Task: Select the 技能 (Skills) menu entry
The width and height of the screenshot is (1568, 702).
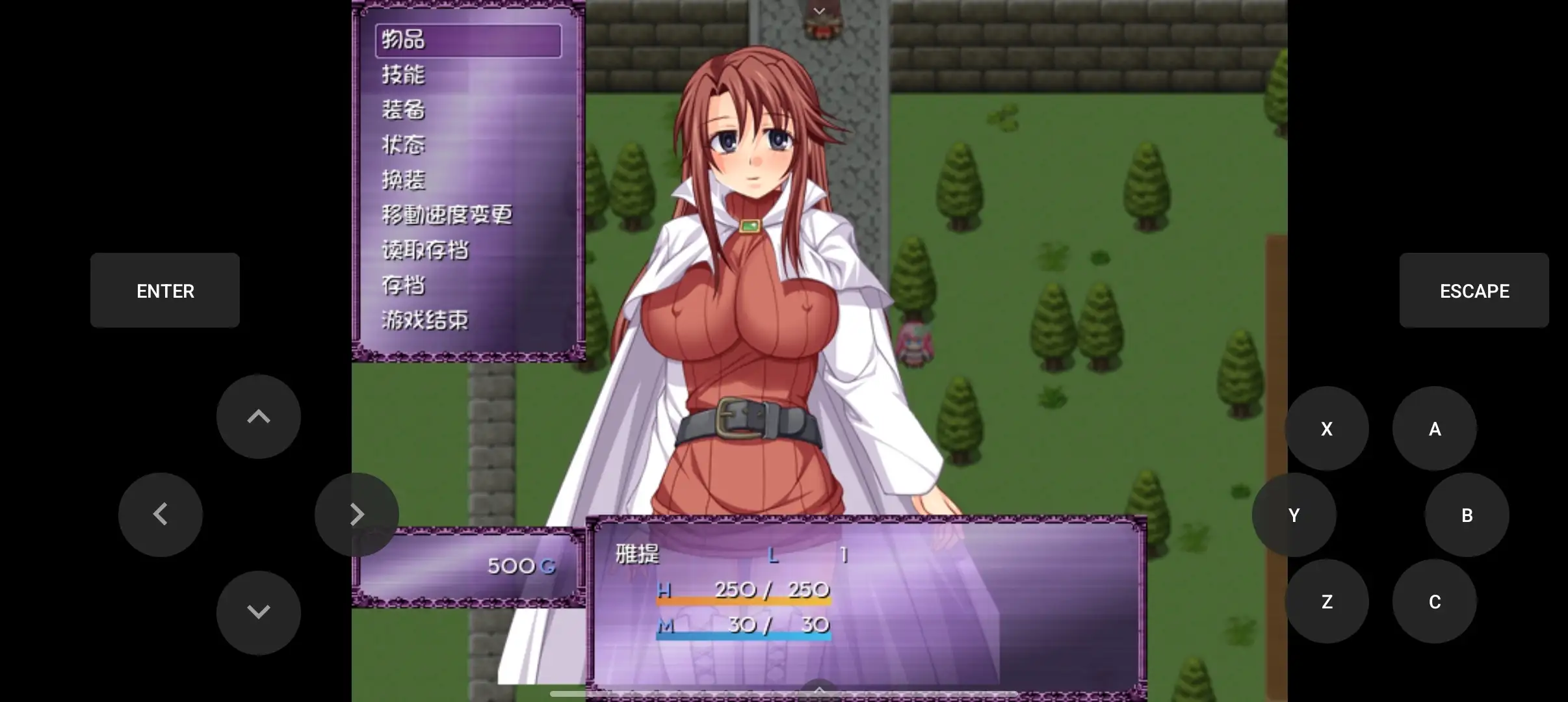Action: coord(403,75)
